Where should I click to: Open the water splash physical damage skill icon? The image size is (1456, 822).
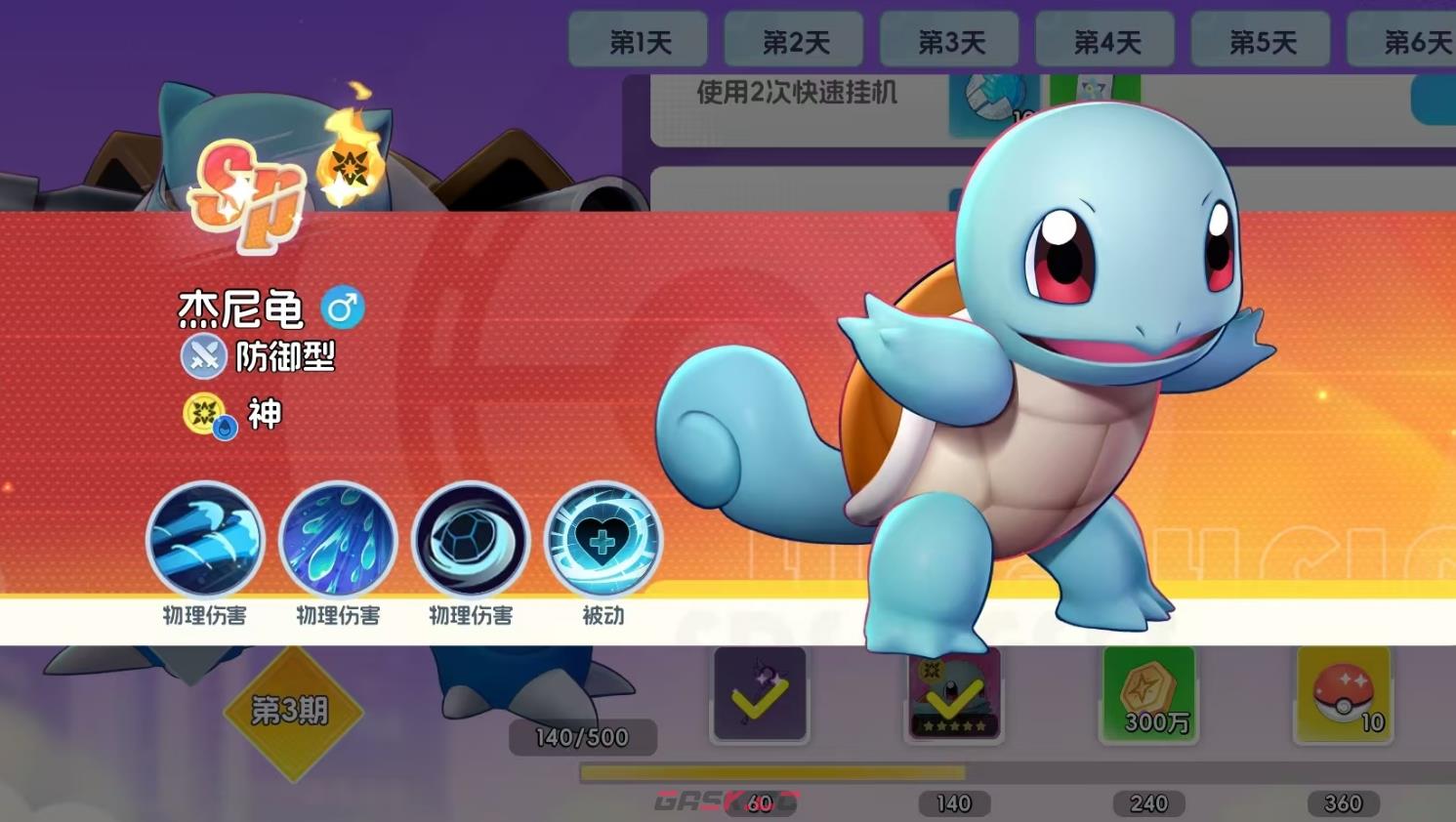point(339,540)
